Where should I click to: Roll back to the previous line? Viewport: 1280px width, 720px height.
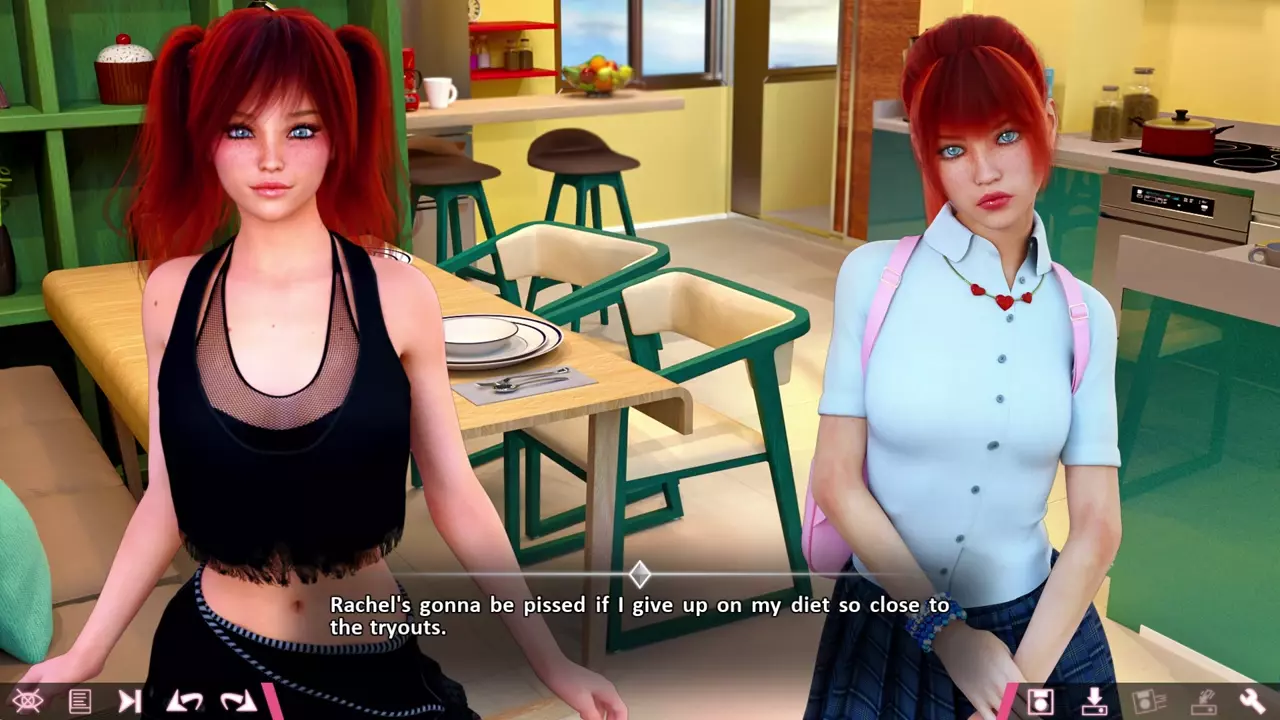pyautogui.click(x=185, y=700)
